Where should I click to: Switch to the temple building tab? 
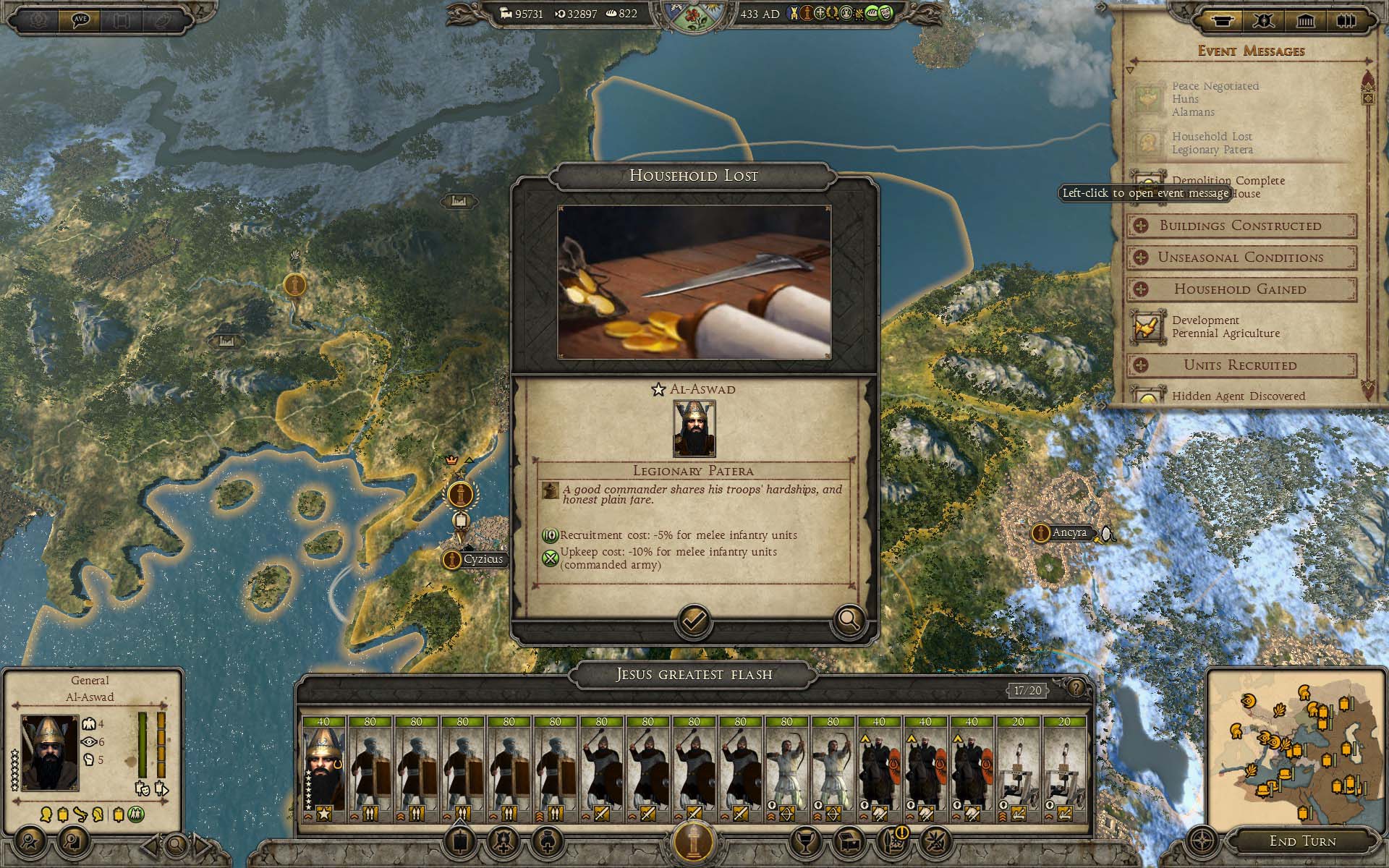[x=1306, y=20]
